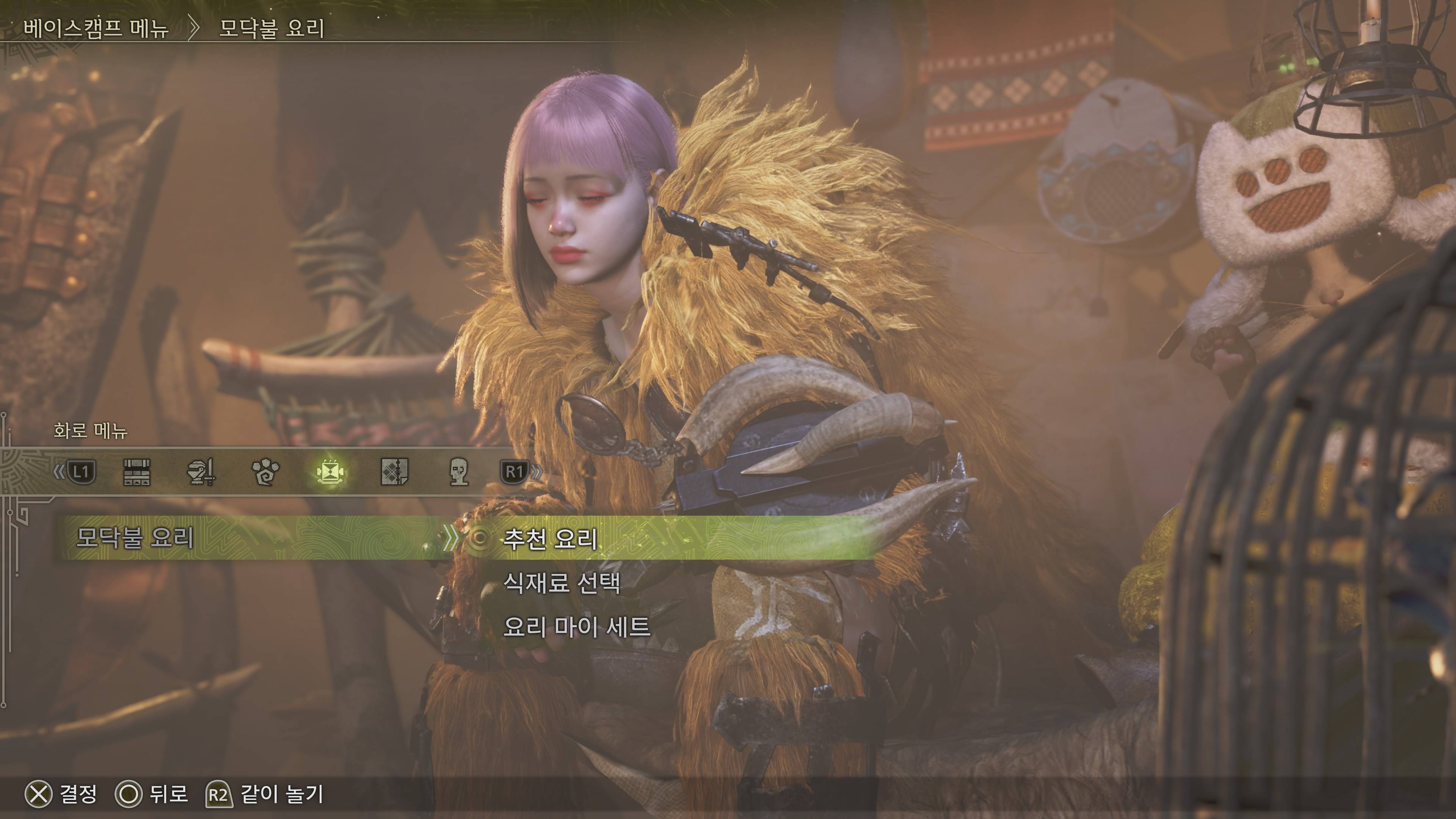Viewport: 1456px width, 819px height.
Task: Select the glowing grill cooking tab
Action: pyautogui.click(x=330, y=471)
